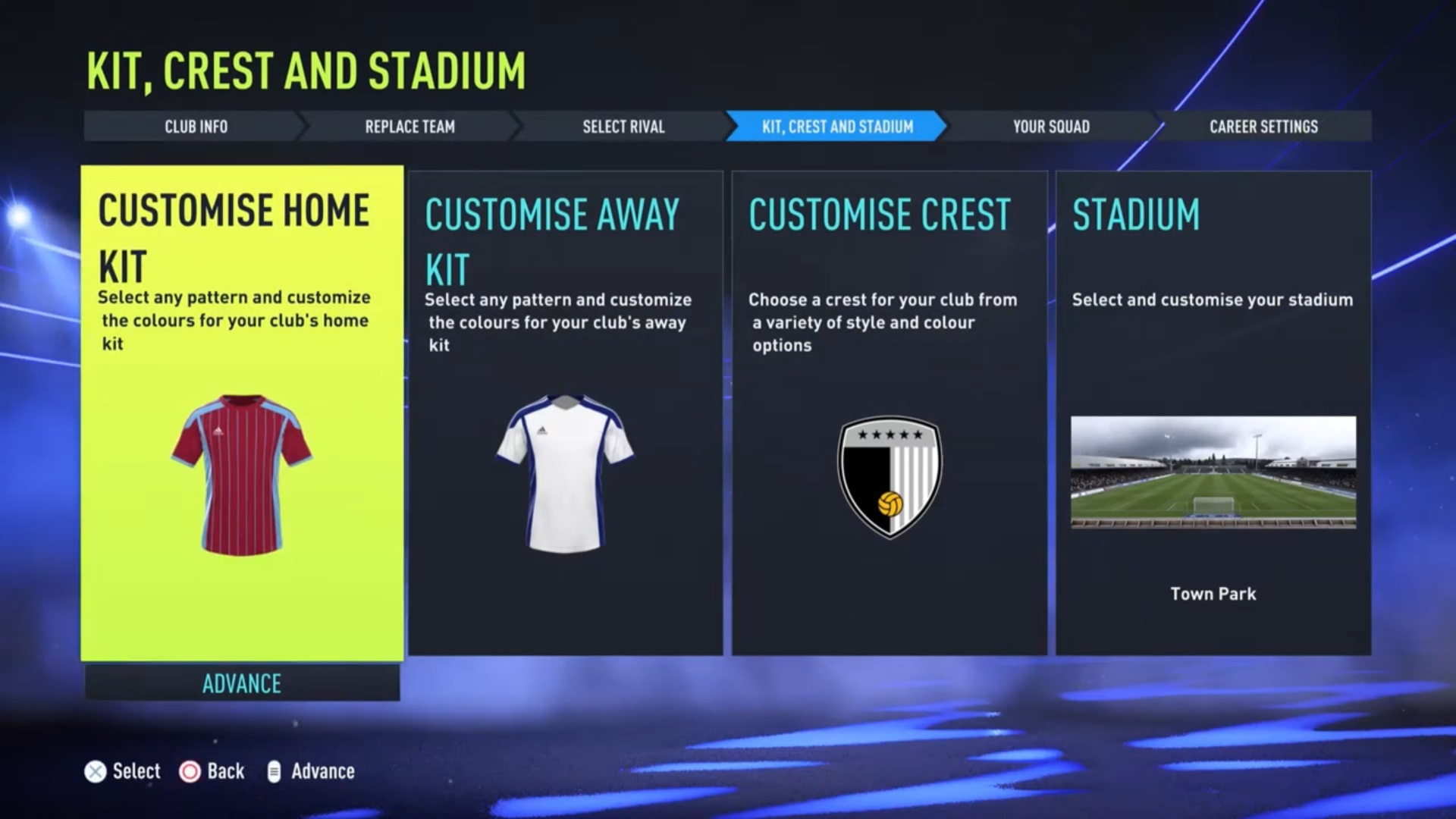Go to the Replace Team step
Screen dimensions: 1456x819
pos(409,127)
